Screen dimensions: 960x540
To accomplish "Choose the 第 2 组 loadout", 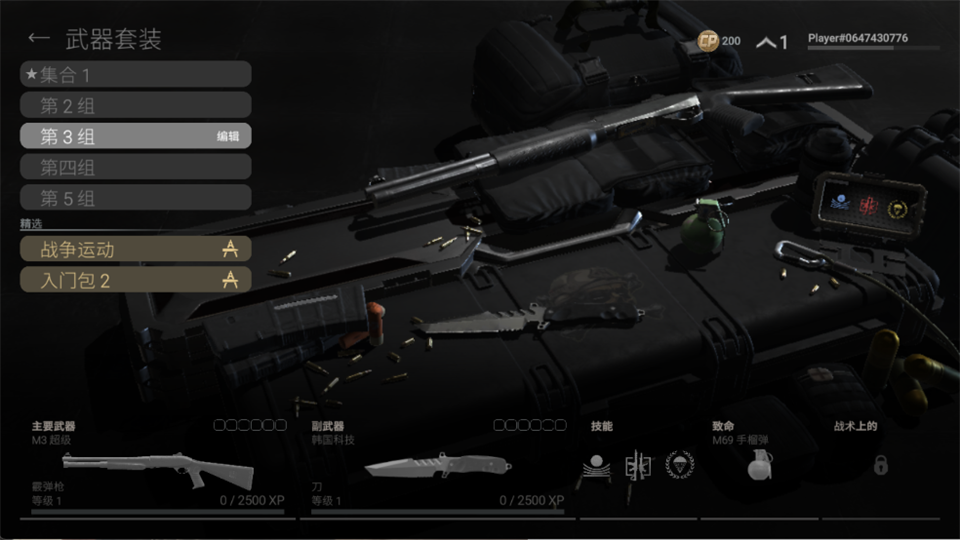I will 135,105.
